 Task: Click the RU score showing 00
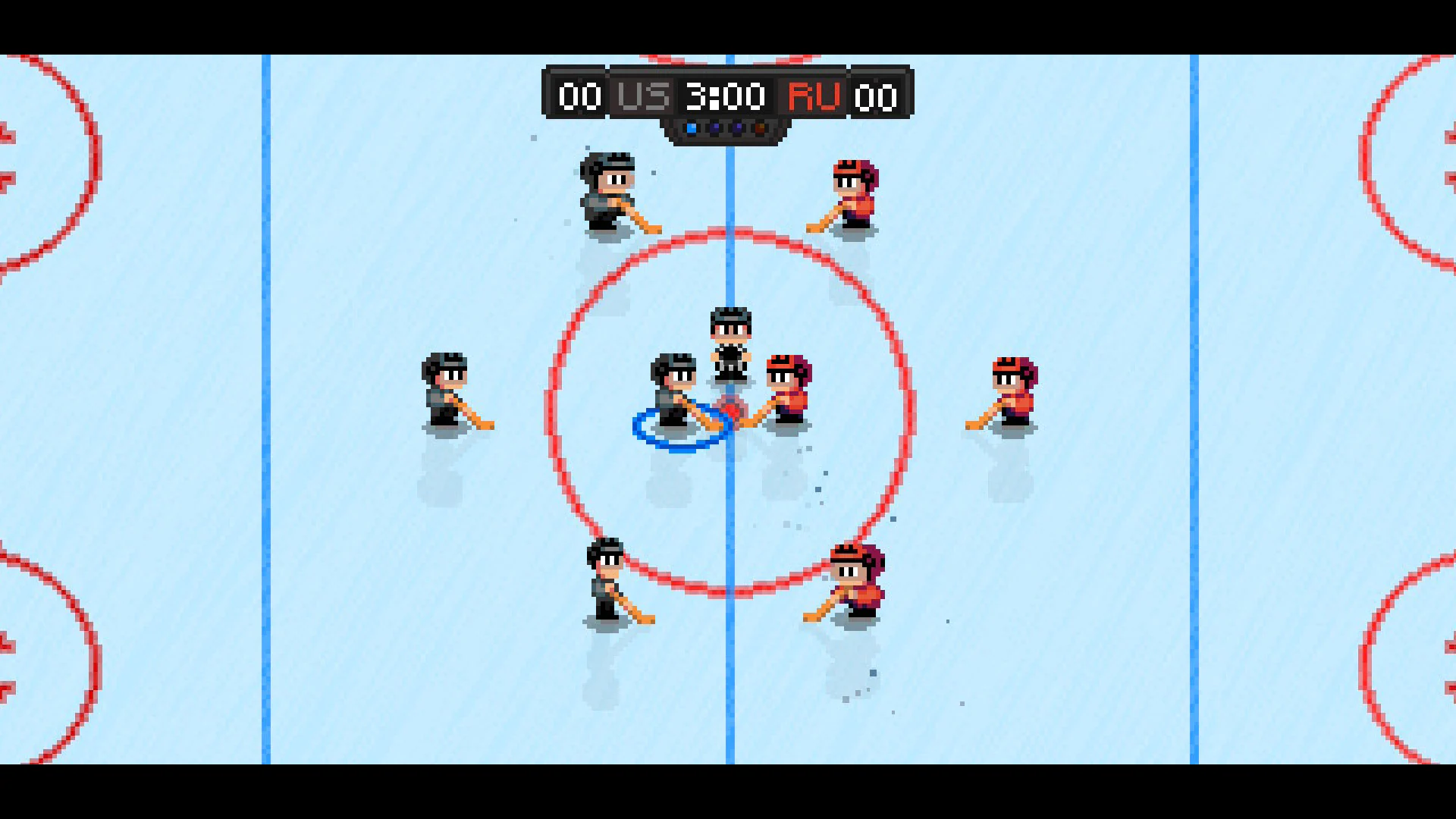tap(876, 96)
